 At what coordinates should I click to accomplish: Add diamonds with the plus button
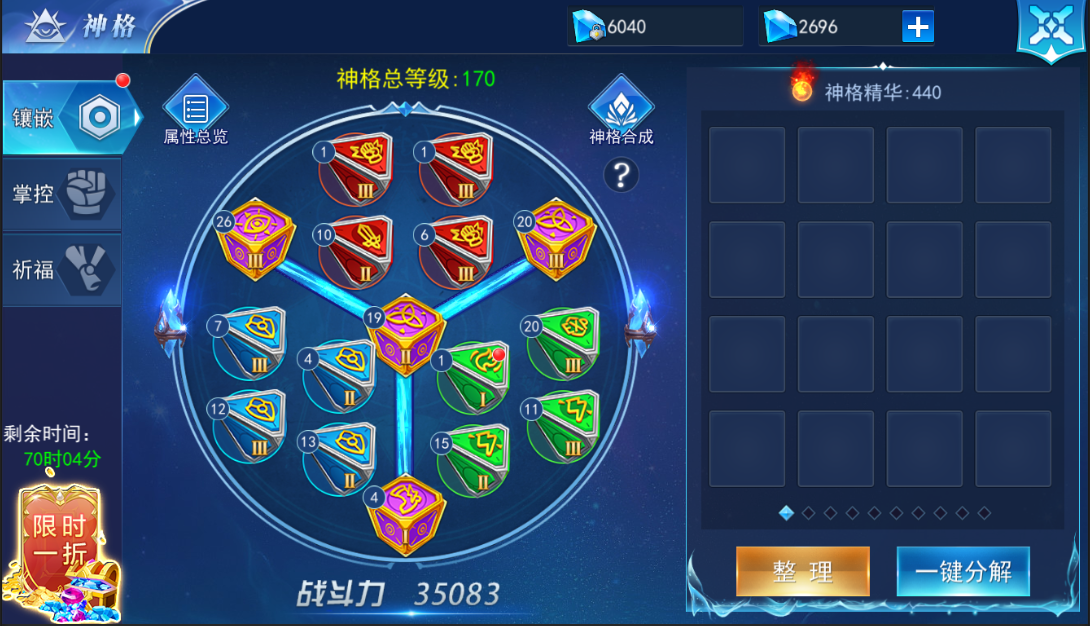point(917,27)
